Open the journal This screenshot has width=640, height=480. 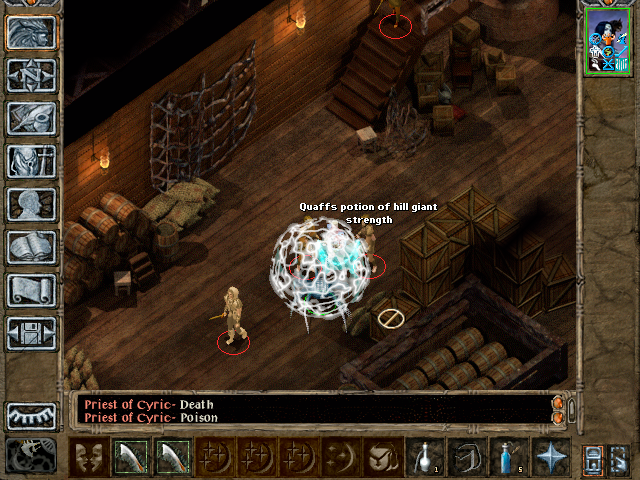coord(31,118)
